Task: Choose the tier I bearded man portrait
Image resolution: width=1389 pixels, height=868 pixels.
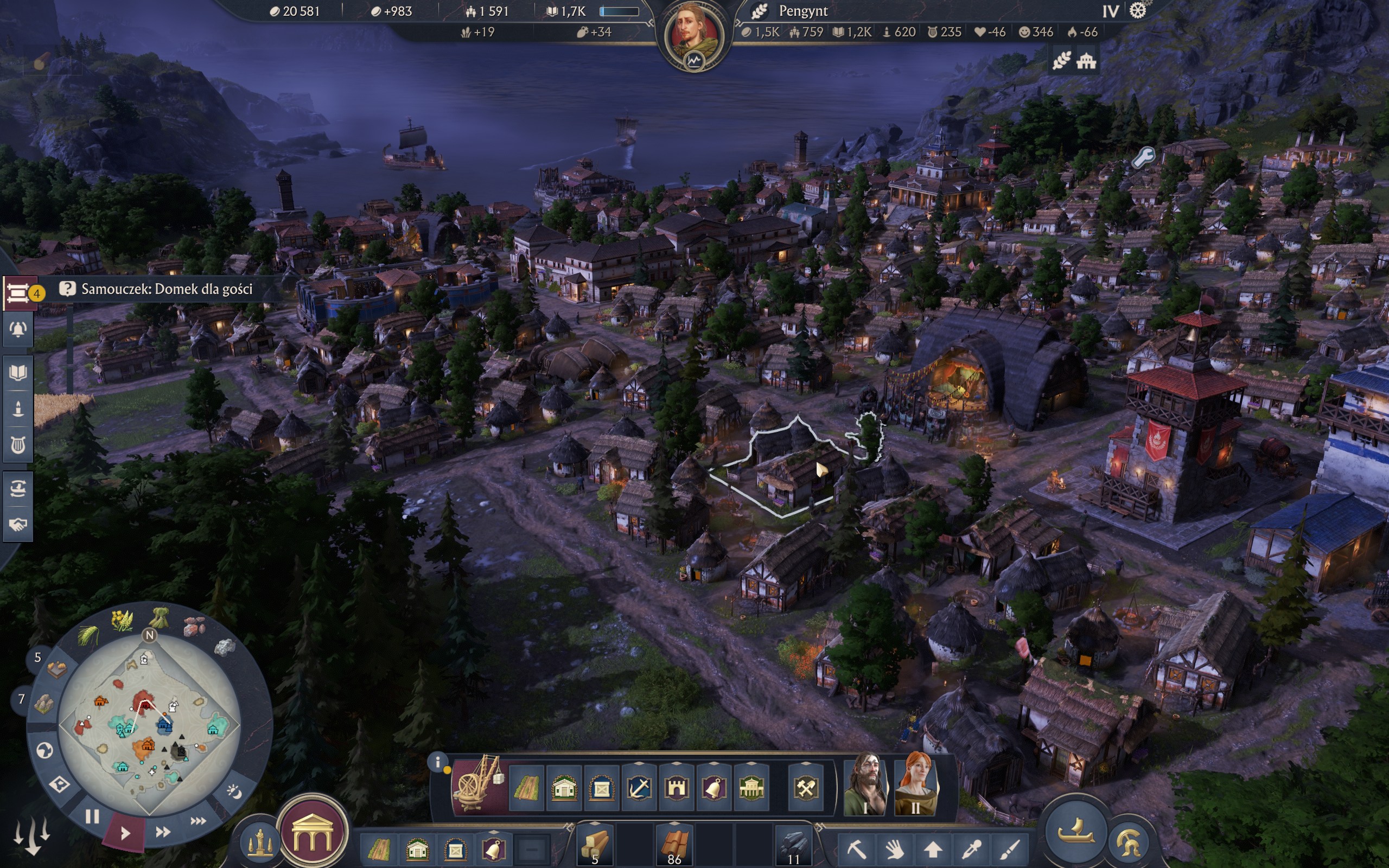Action: pyautogui.click(x=866, y=783)
